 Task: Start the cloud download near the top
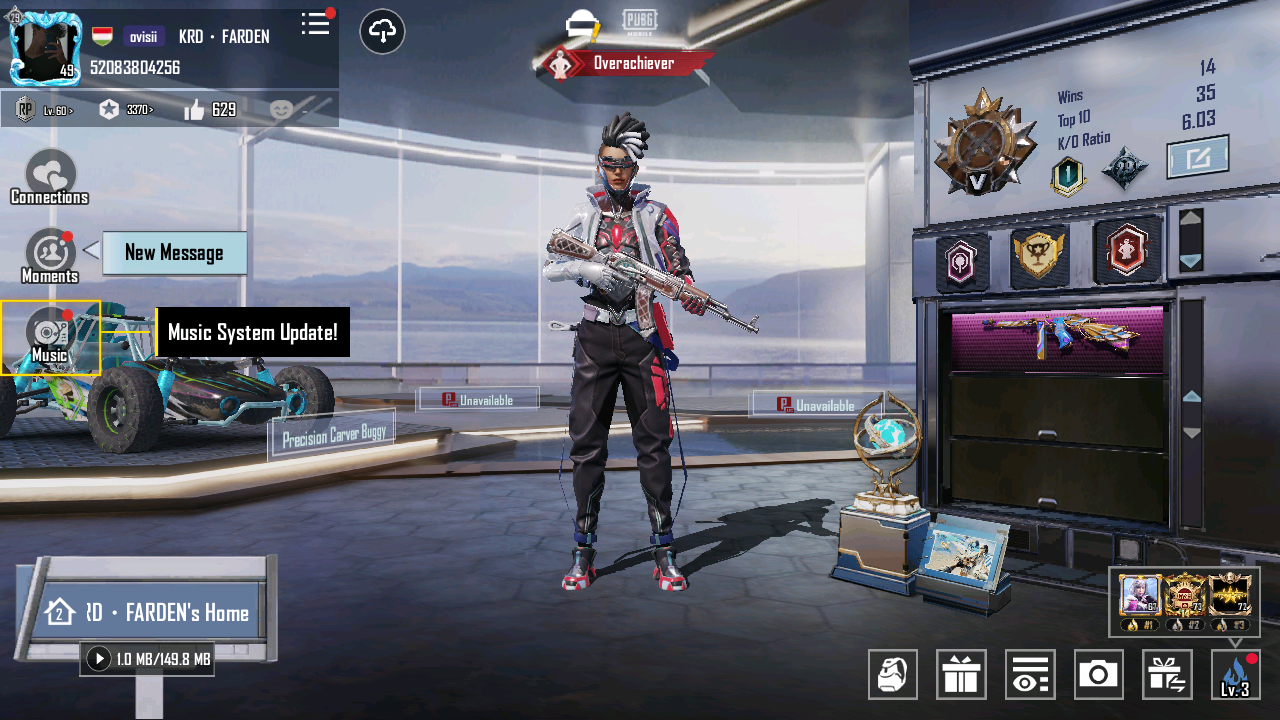(x=382, y=32)
